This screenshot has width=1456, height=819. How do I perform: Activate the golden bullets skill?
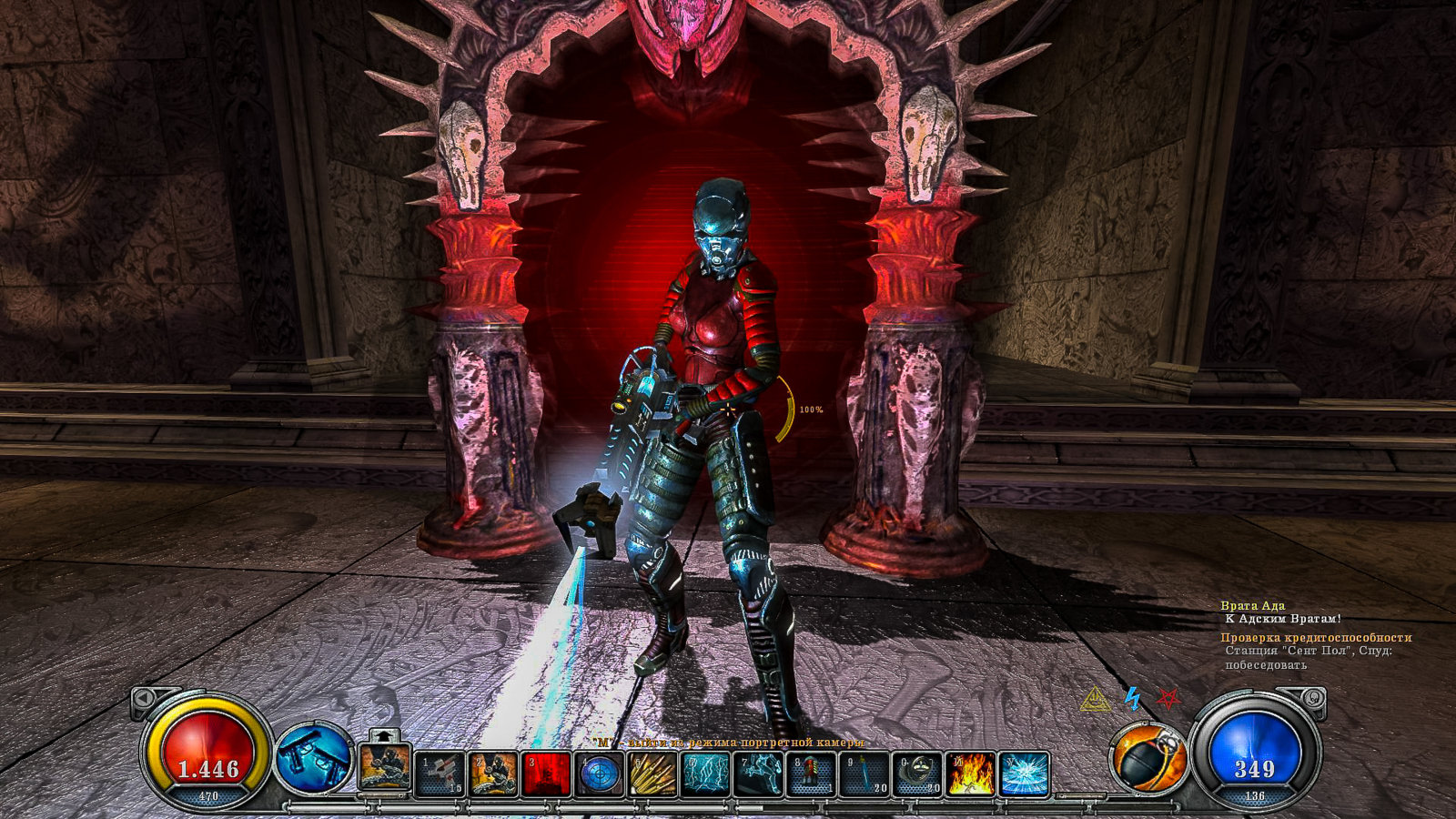652,773
